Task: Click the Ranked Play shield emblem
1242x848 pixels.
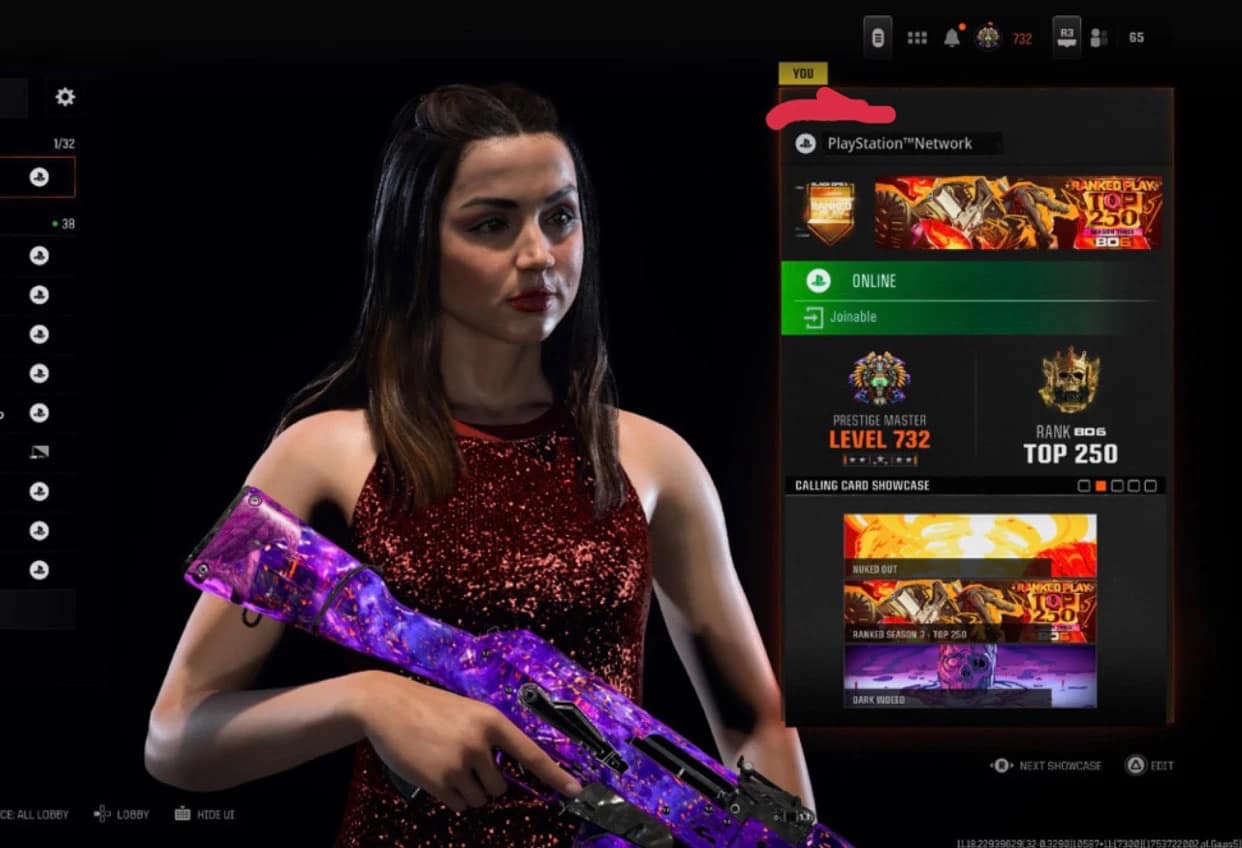Action: coord(830,213)
